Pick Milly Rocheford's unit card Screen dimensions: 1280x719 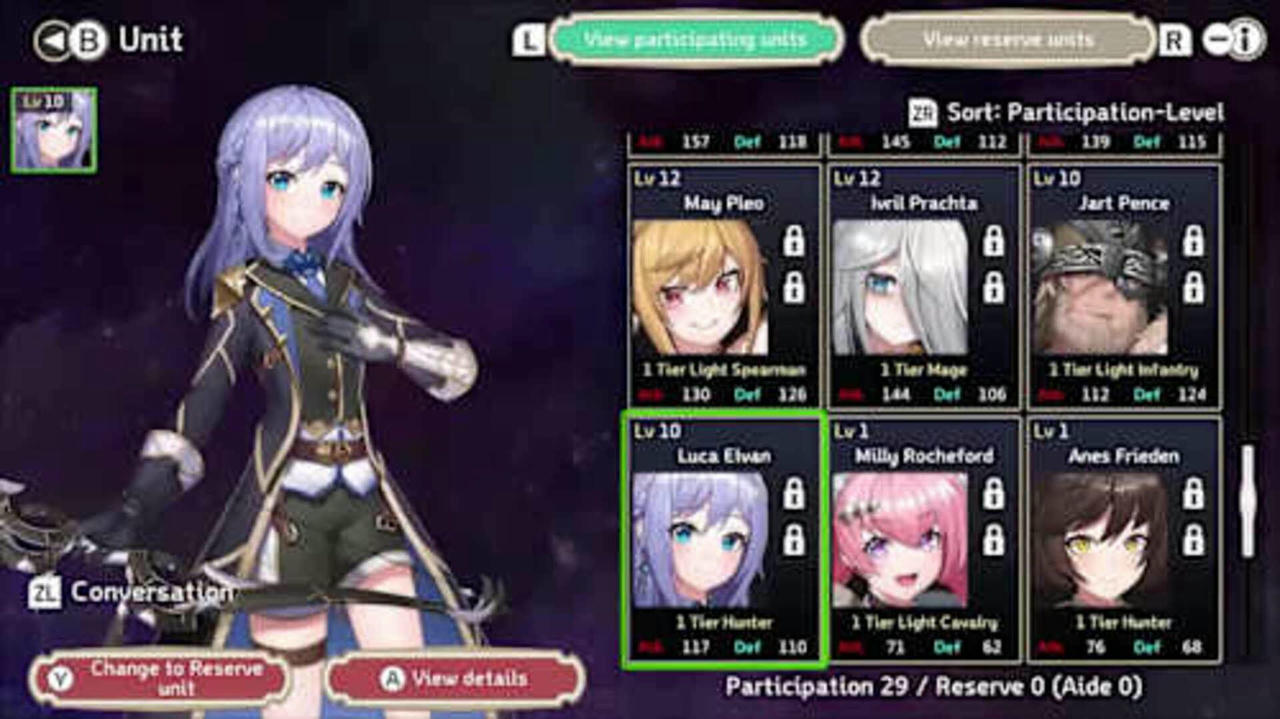click(923, 541)
